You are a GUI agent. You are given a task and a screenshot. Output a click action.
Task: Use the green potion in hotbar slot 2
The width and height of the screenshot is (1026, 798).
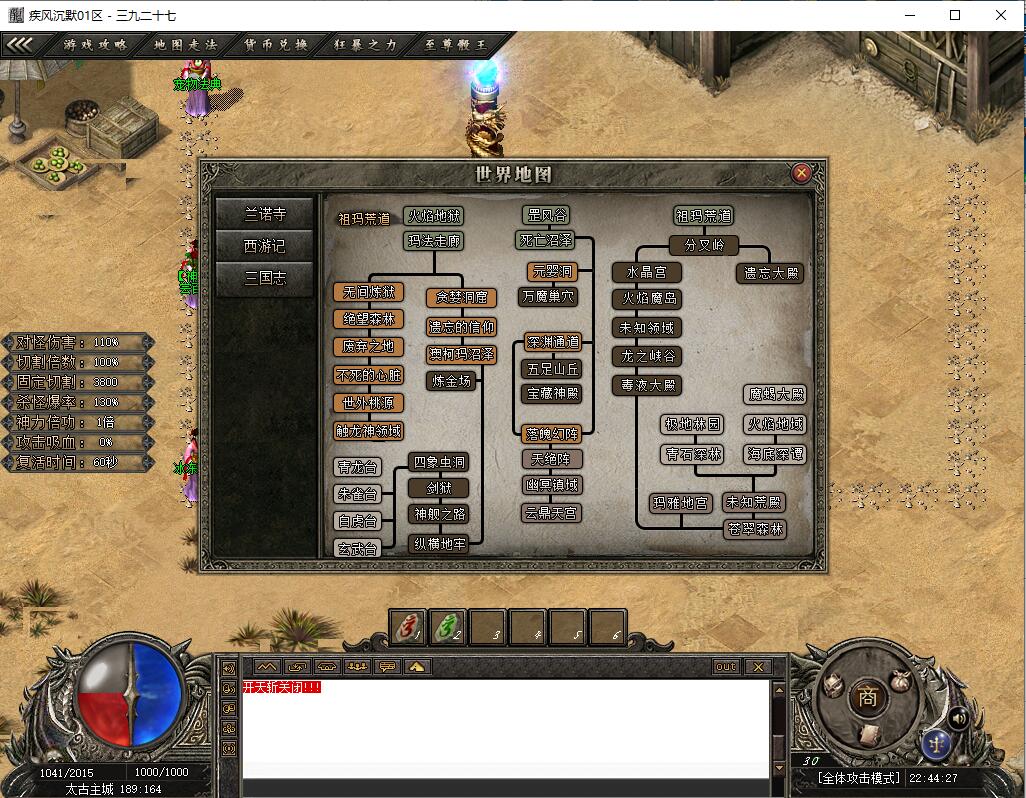[447, 627]
